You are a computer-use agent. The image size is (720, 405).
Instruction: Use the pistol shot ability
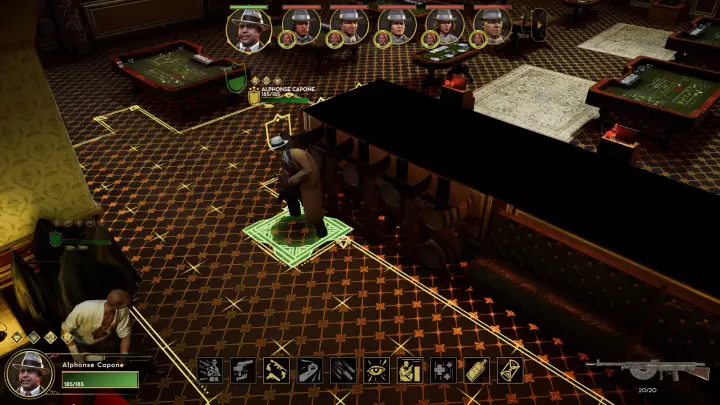point(243,370)
